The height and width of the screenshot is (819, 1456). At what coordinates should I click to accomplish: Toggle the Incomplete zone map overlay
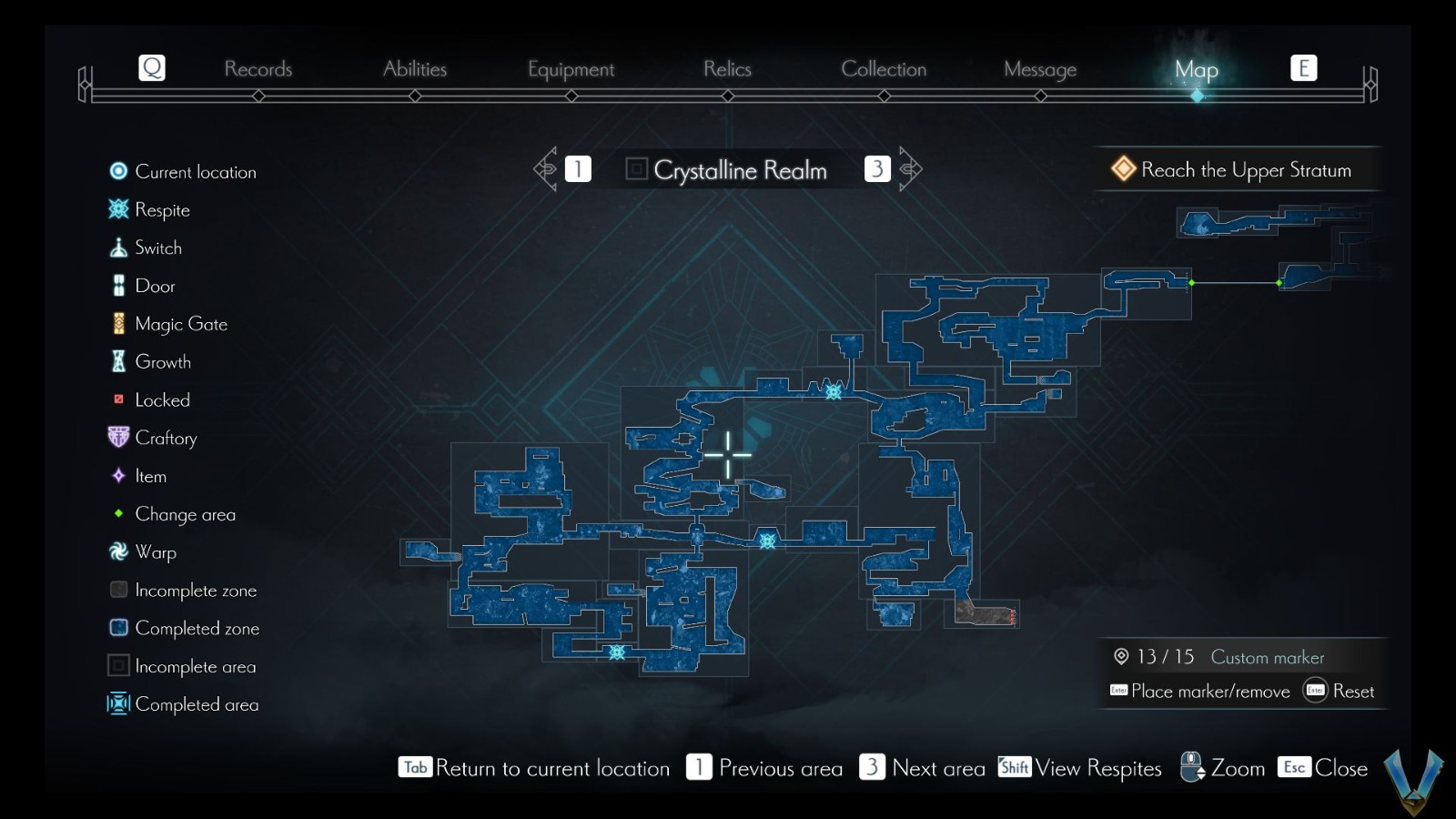pos(116,590)
